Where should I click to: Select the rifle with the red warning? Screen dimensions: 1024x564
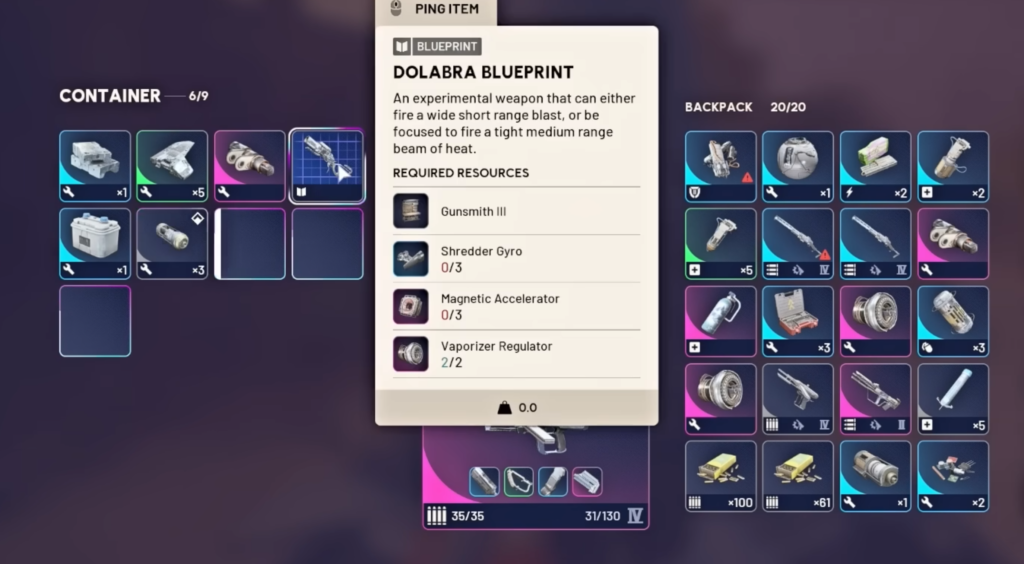798,243
